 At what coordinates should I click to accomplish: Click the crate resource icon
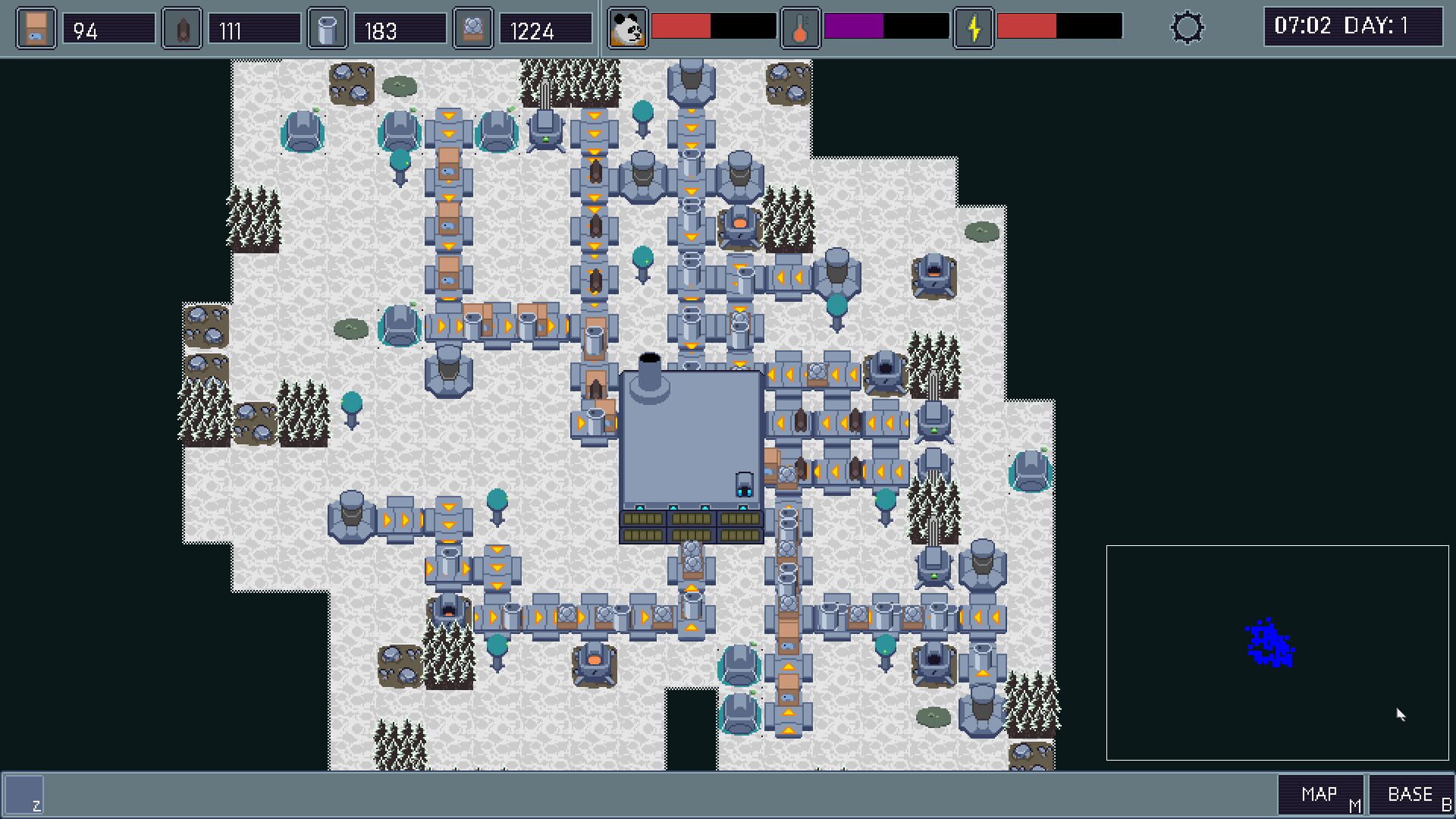[34, 27]
